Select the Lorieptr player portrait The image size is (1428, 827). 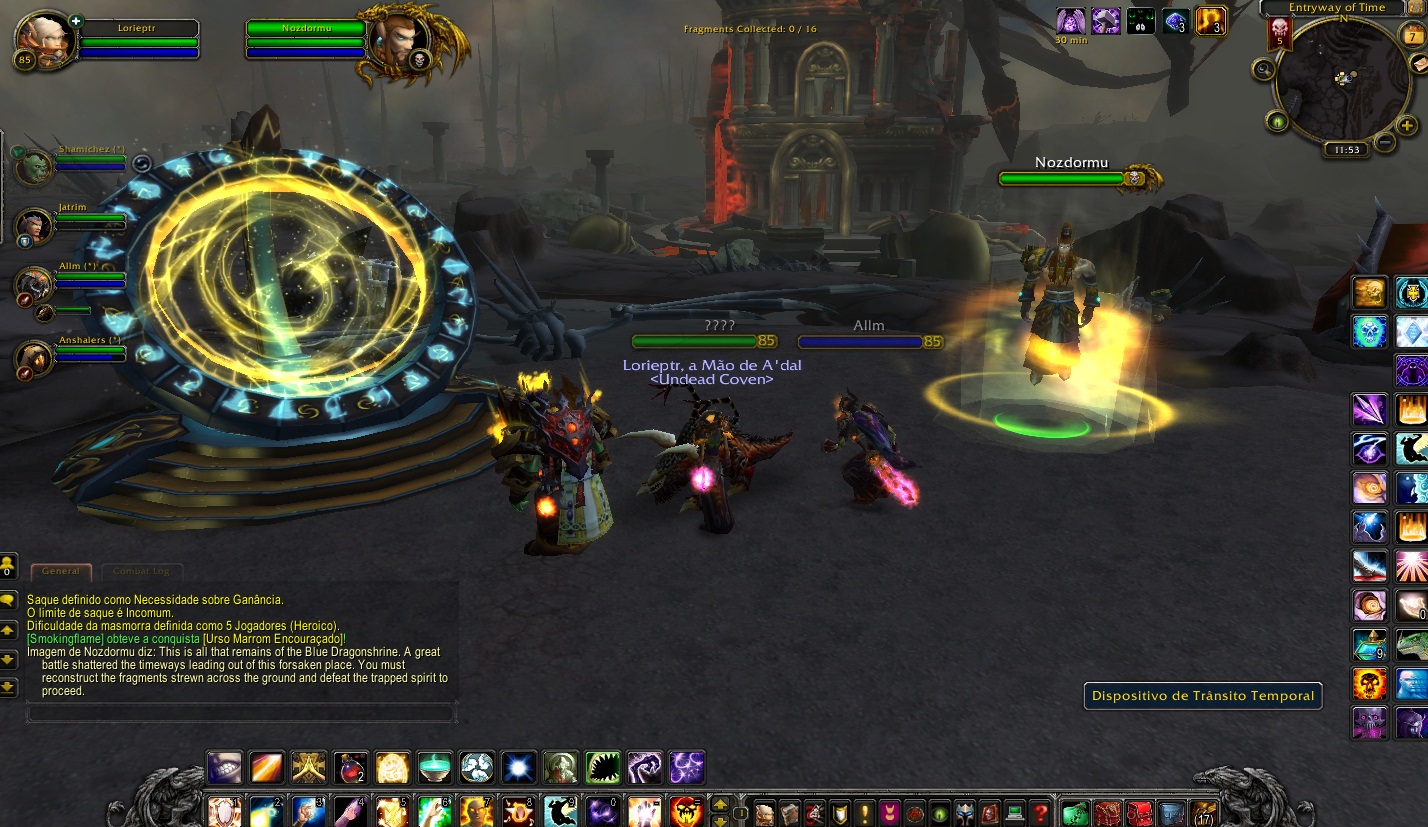45,40
